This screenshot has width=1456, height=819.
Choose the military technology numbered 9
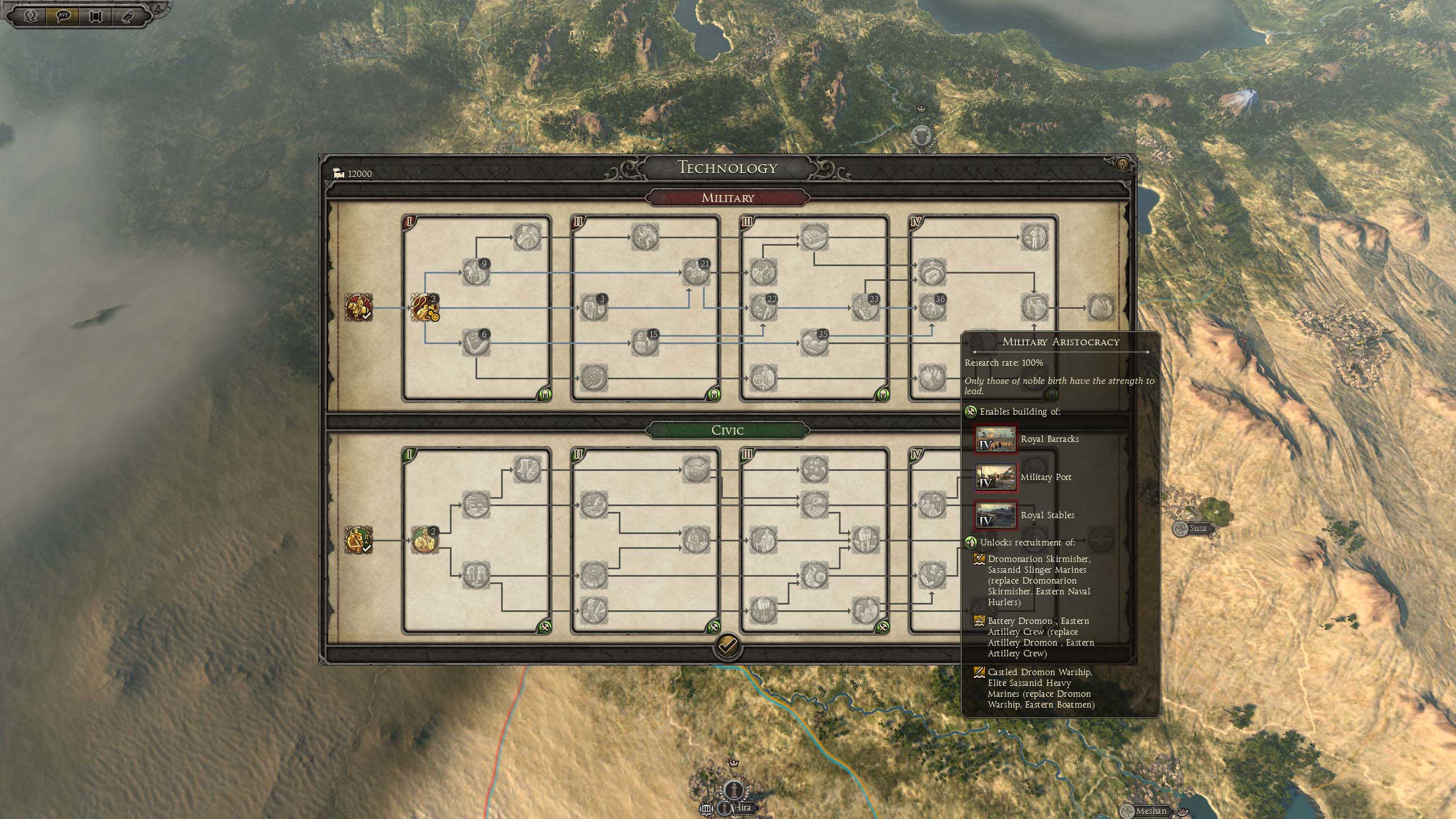click(475, 272)
